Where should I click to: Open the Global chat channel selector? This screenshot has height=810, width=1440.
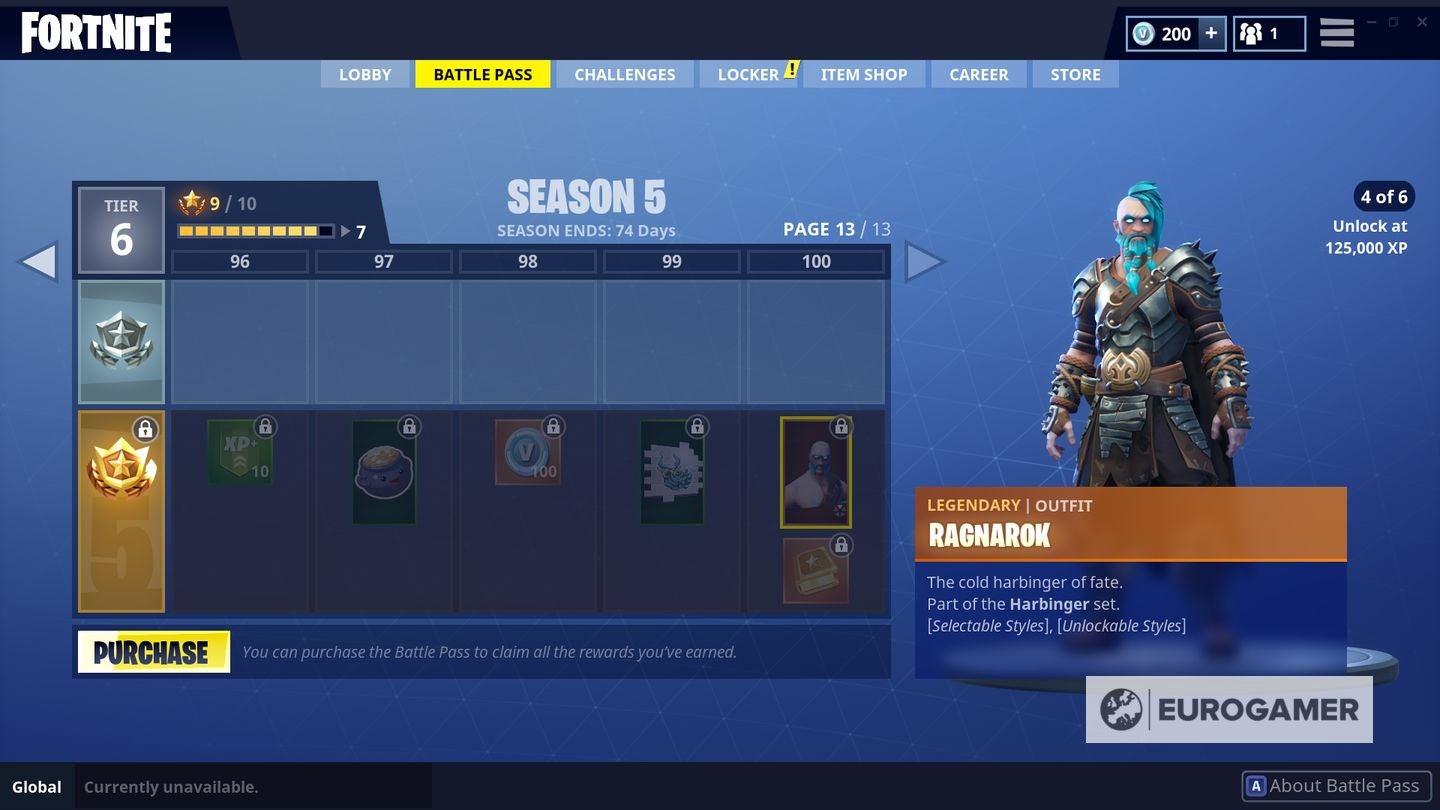point(37,786)
